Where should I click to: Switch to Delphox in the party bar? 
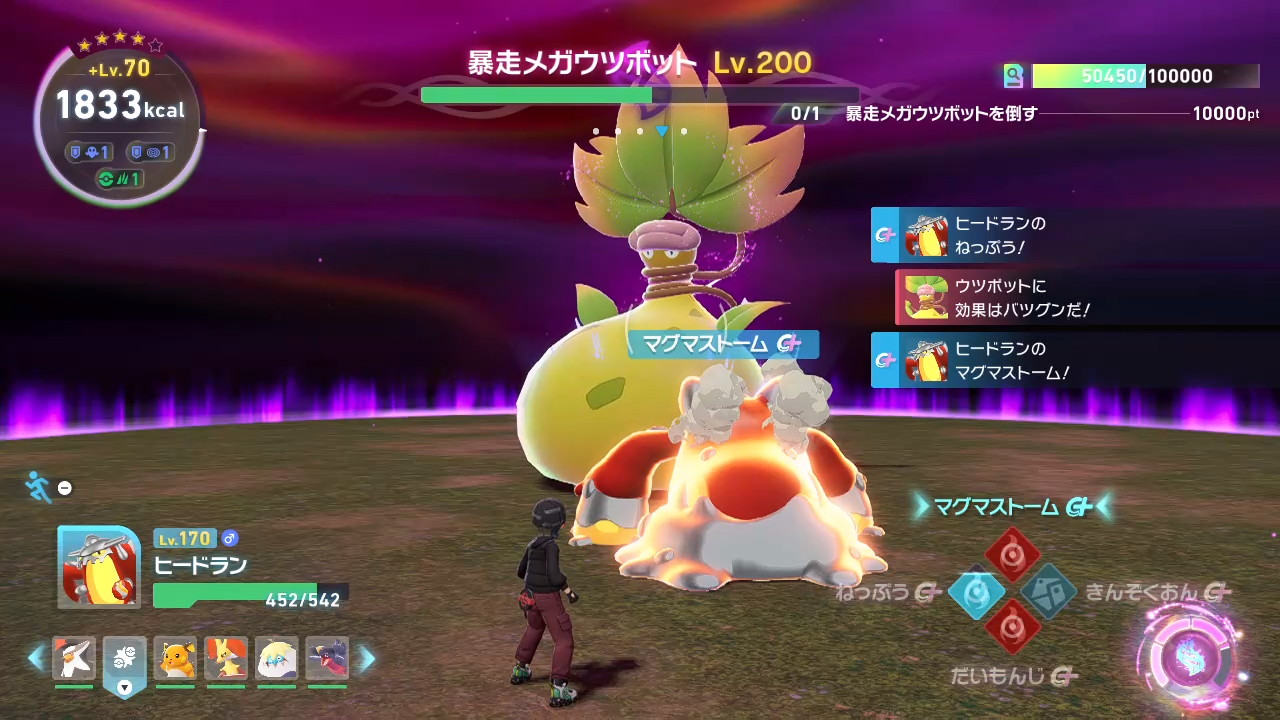226,659
